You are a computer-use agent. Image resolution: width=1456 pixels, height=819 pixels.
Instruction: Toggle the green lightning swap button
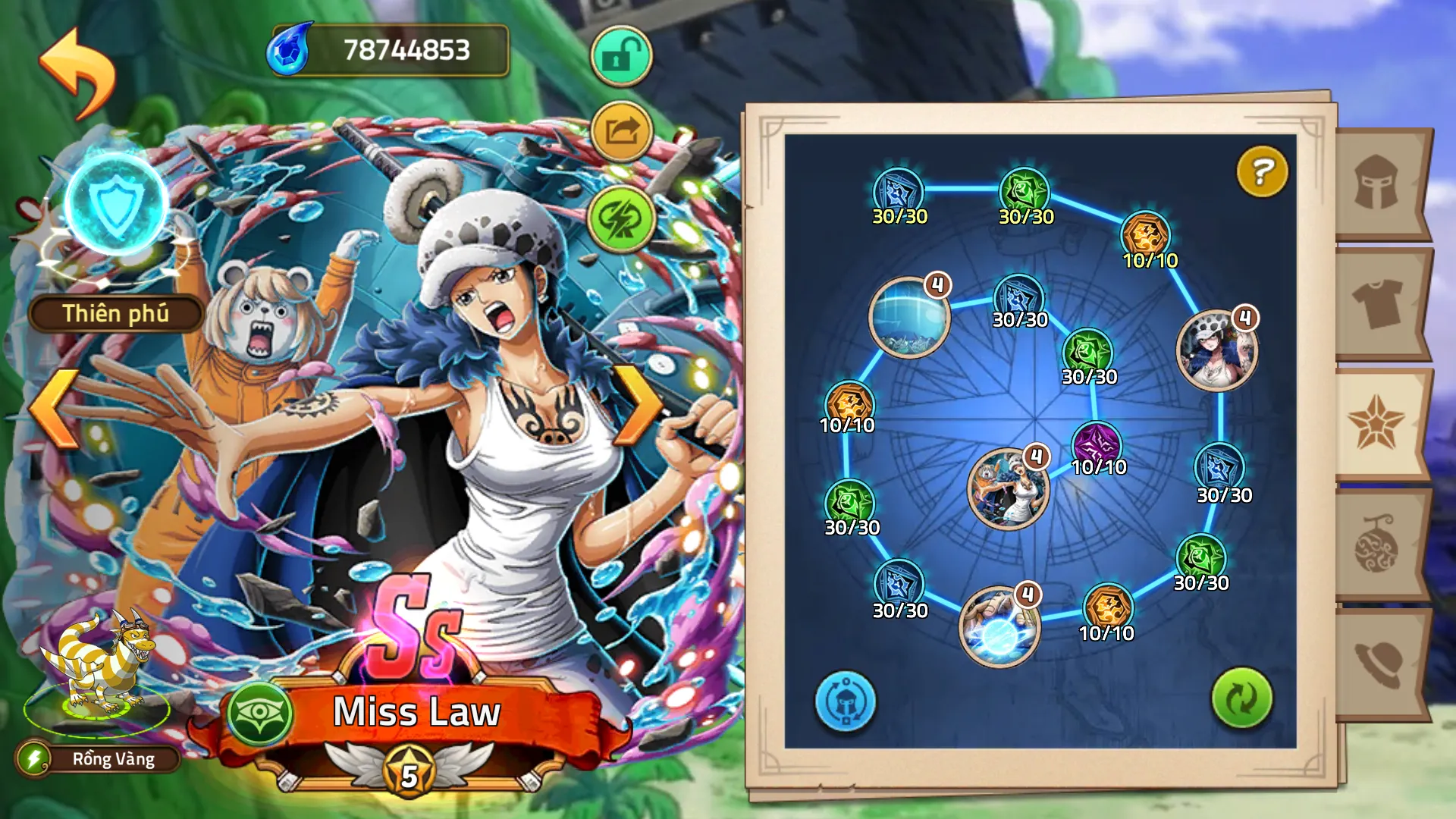pos(621,219)
